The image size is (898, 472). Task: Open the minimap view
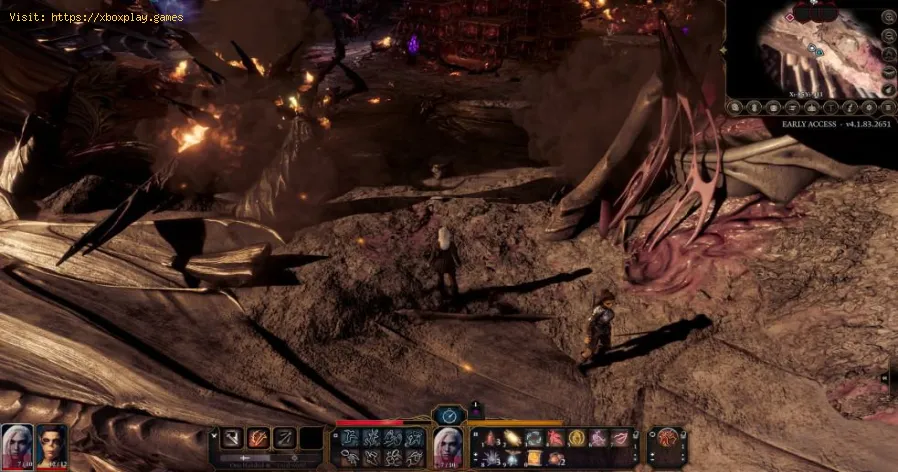coord(812,50)
